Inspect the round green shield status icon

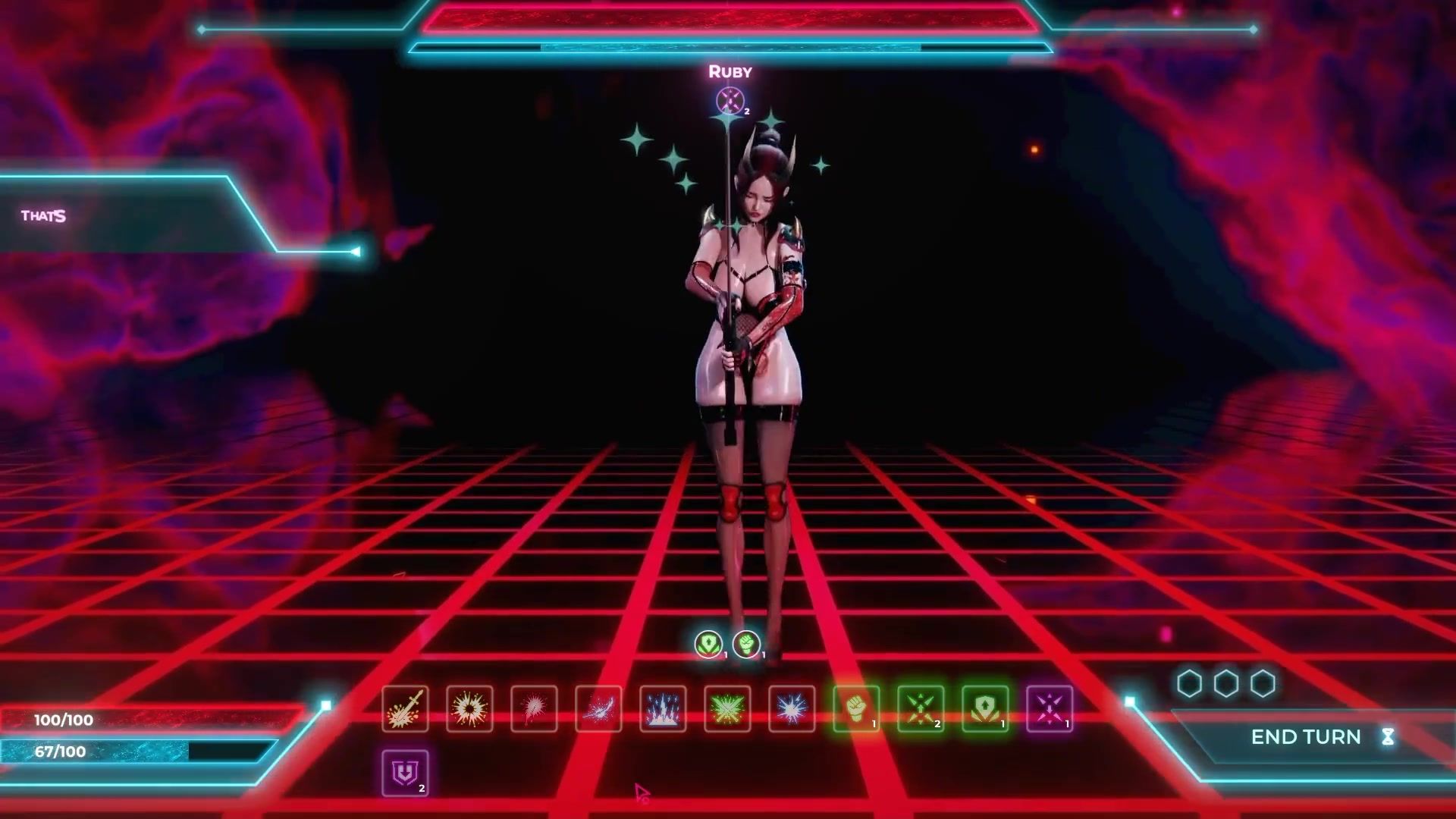click(x=708, y=644)
